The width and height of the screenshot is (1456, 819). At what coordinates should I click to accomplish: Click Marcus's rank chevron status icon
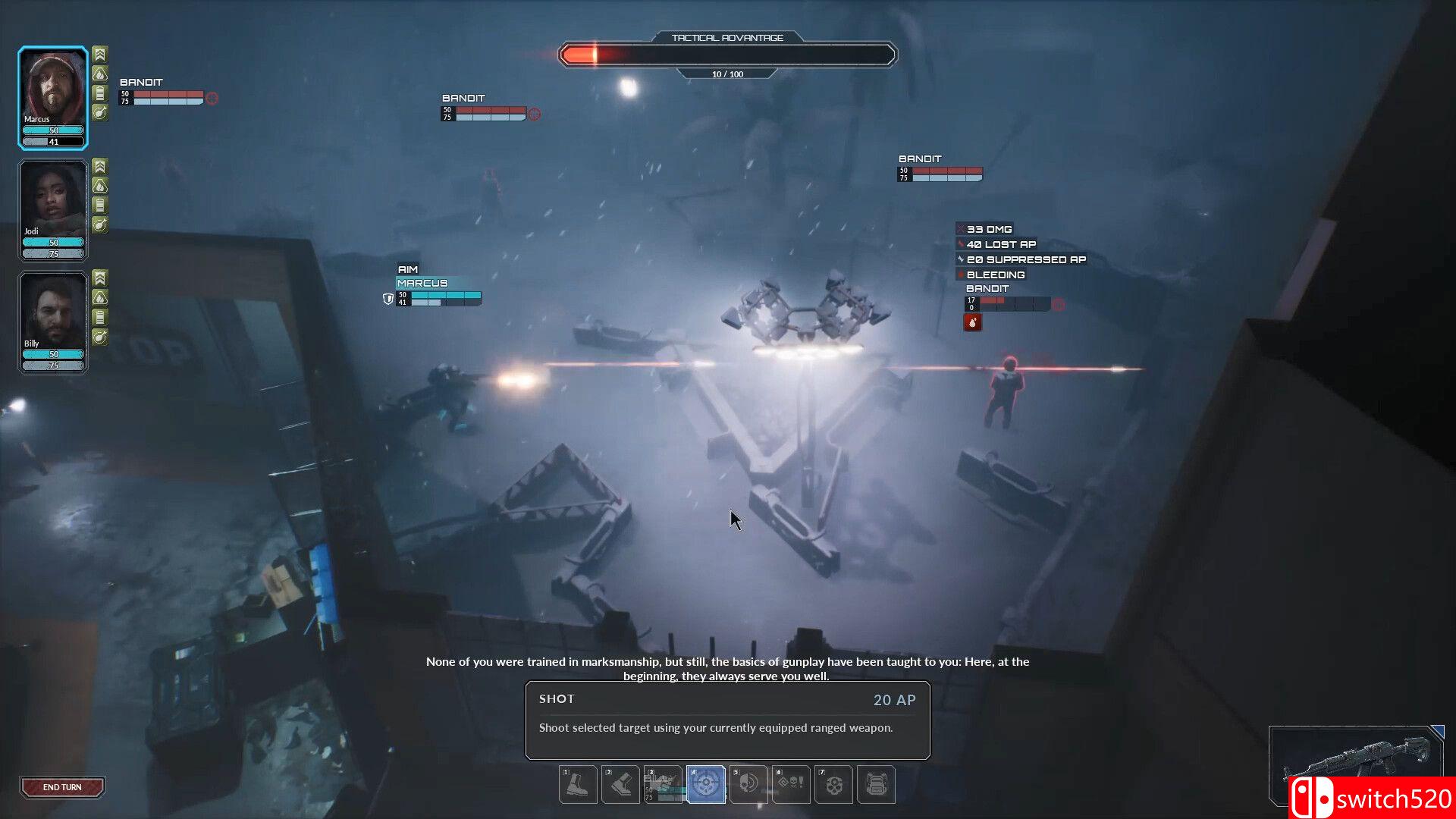[100, 54]
